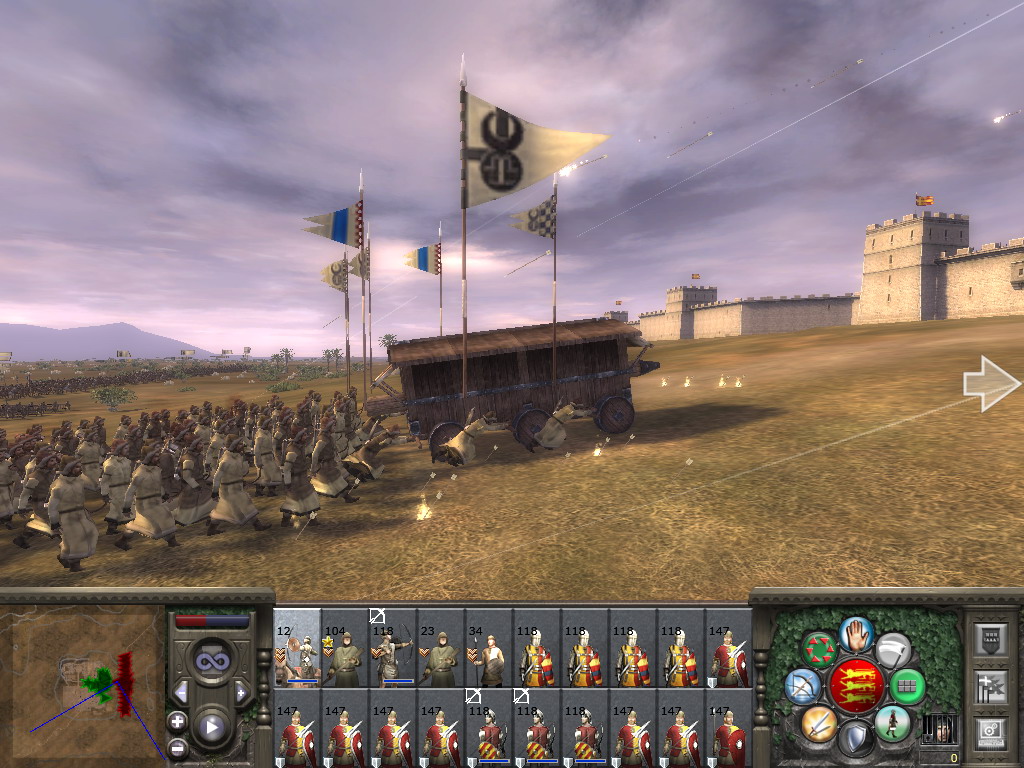Click the green icon with red arrows
1024x768 pixels.
[x=819, y=649]
